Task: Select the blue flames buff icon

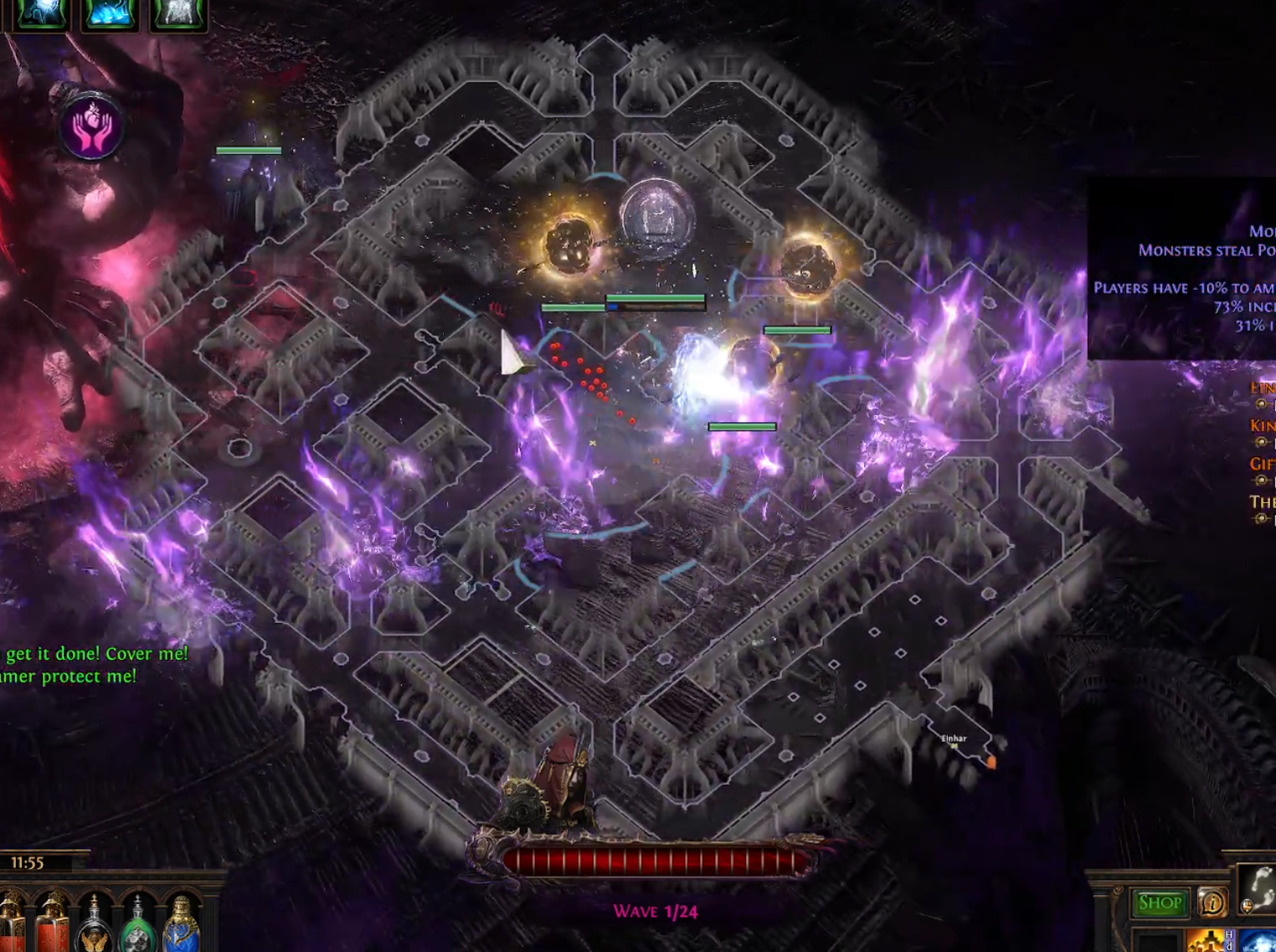Action: coord(110,14)
